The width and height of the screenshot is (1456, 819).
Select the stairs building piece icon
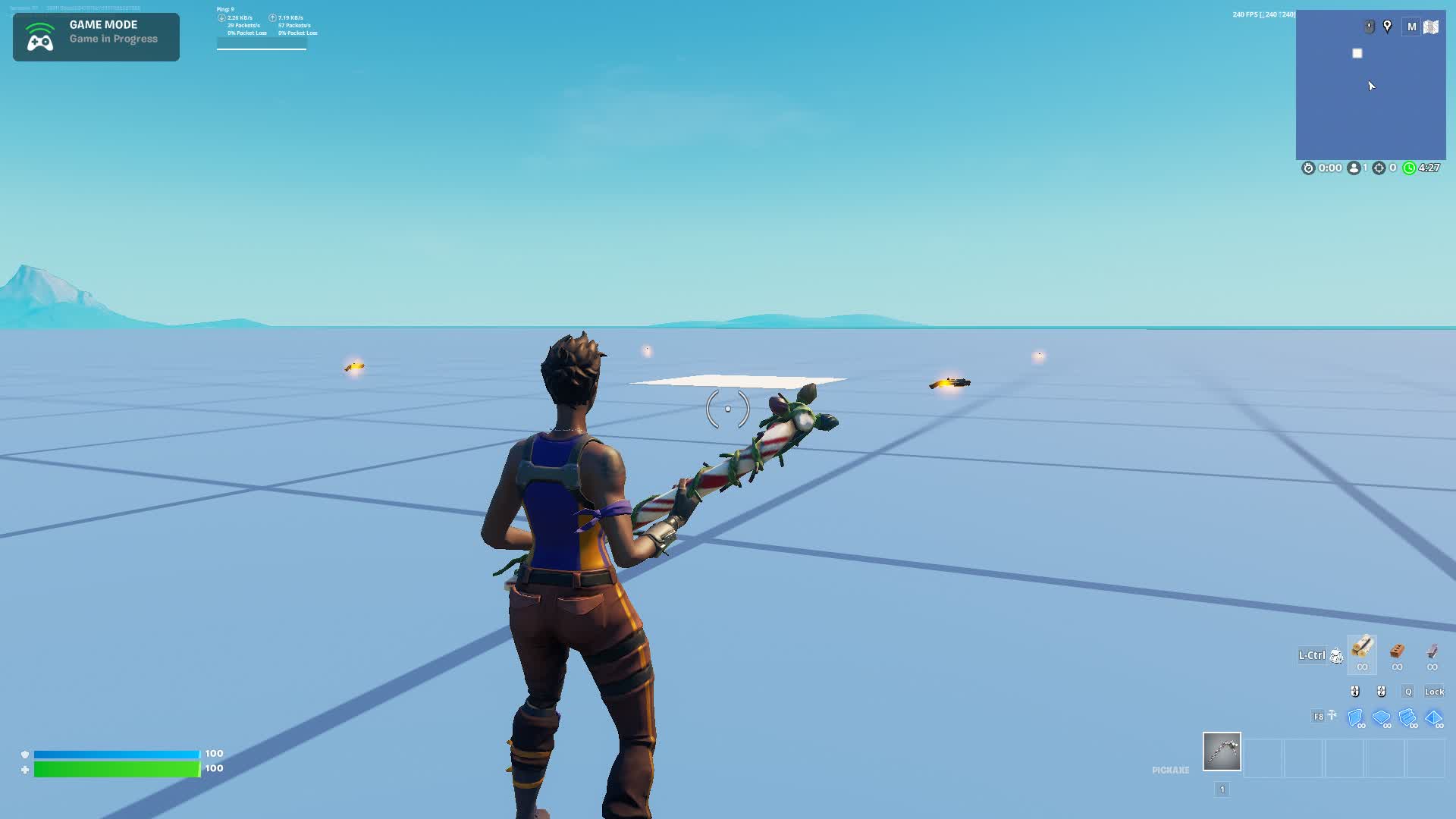pos(1407,717)
